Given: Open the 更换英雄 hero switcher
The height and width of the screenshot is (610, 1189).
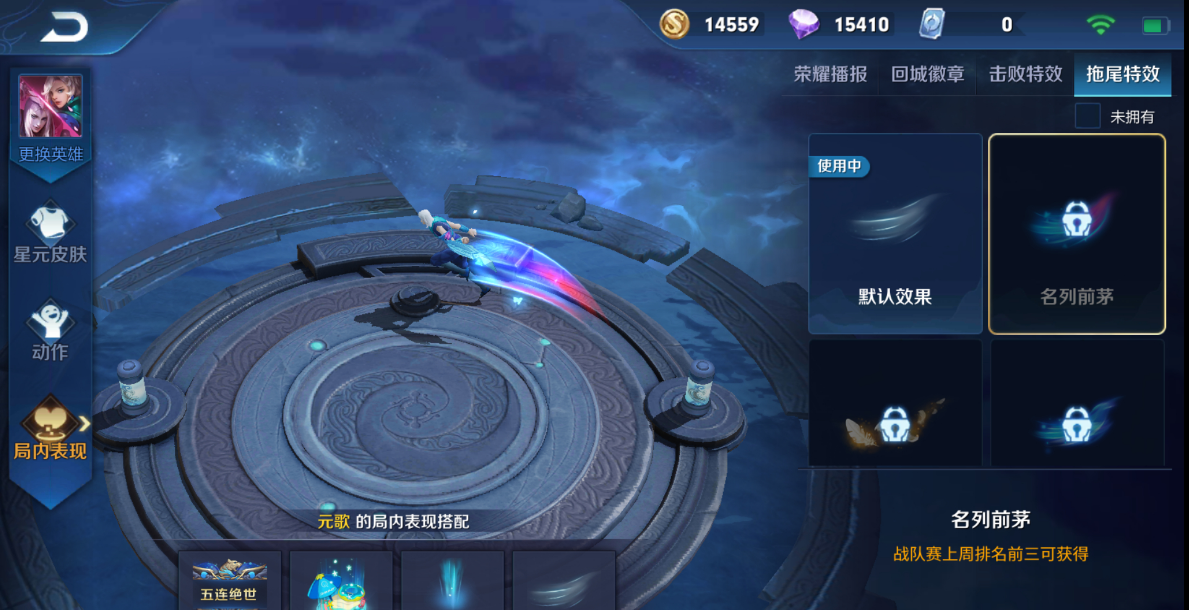Looking at the screenshot, I should (x=50, y=117).
